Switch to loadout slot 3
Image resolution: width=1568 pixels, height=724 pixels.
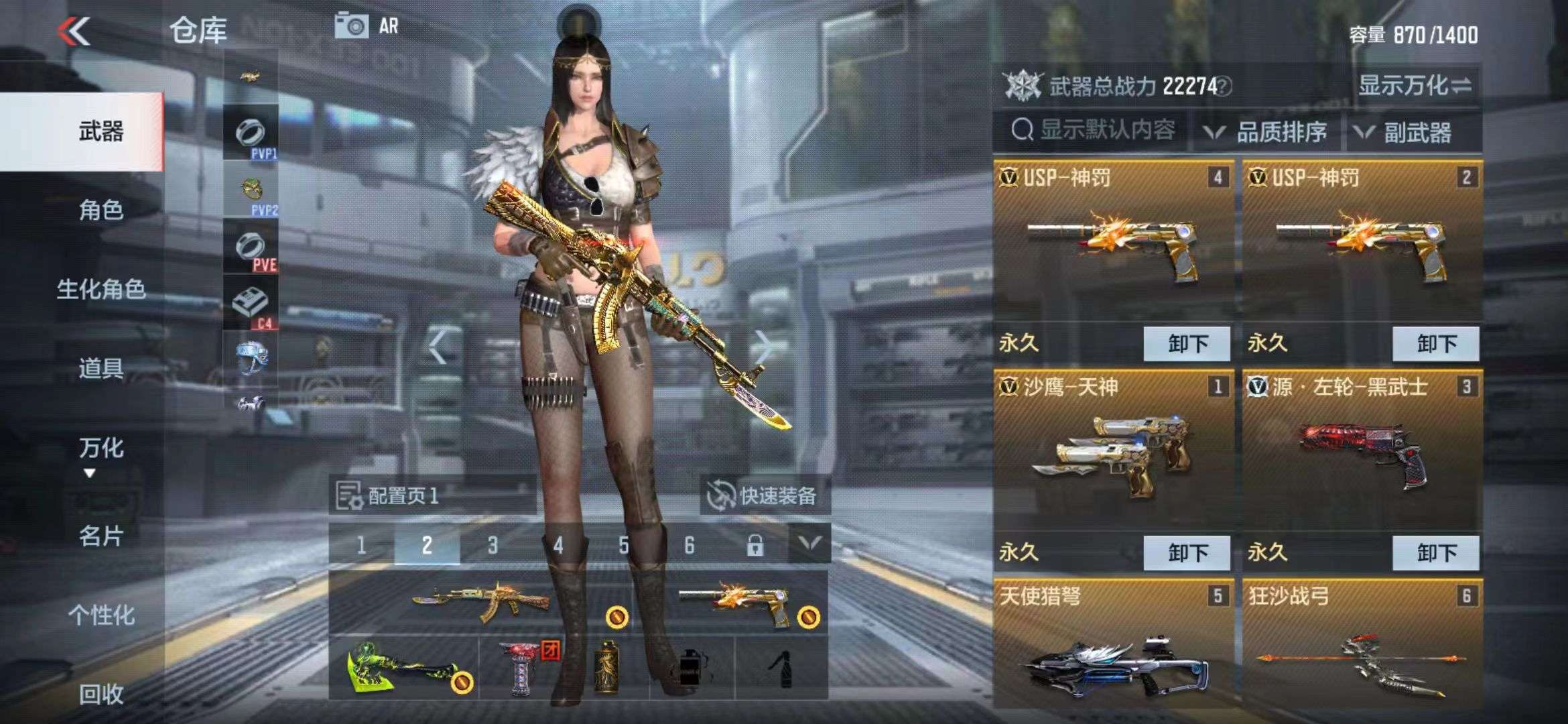[493, 546]
